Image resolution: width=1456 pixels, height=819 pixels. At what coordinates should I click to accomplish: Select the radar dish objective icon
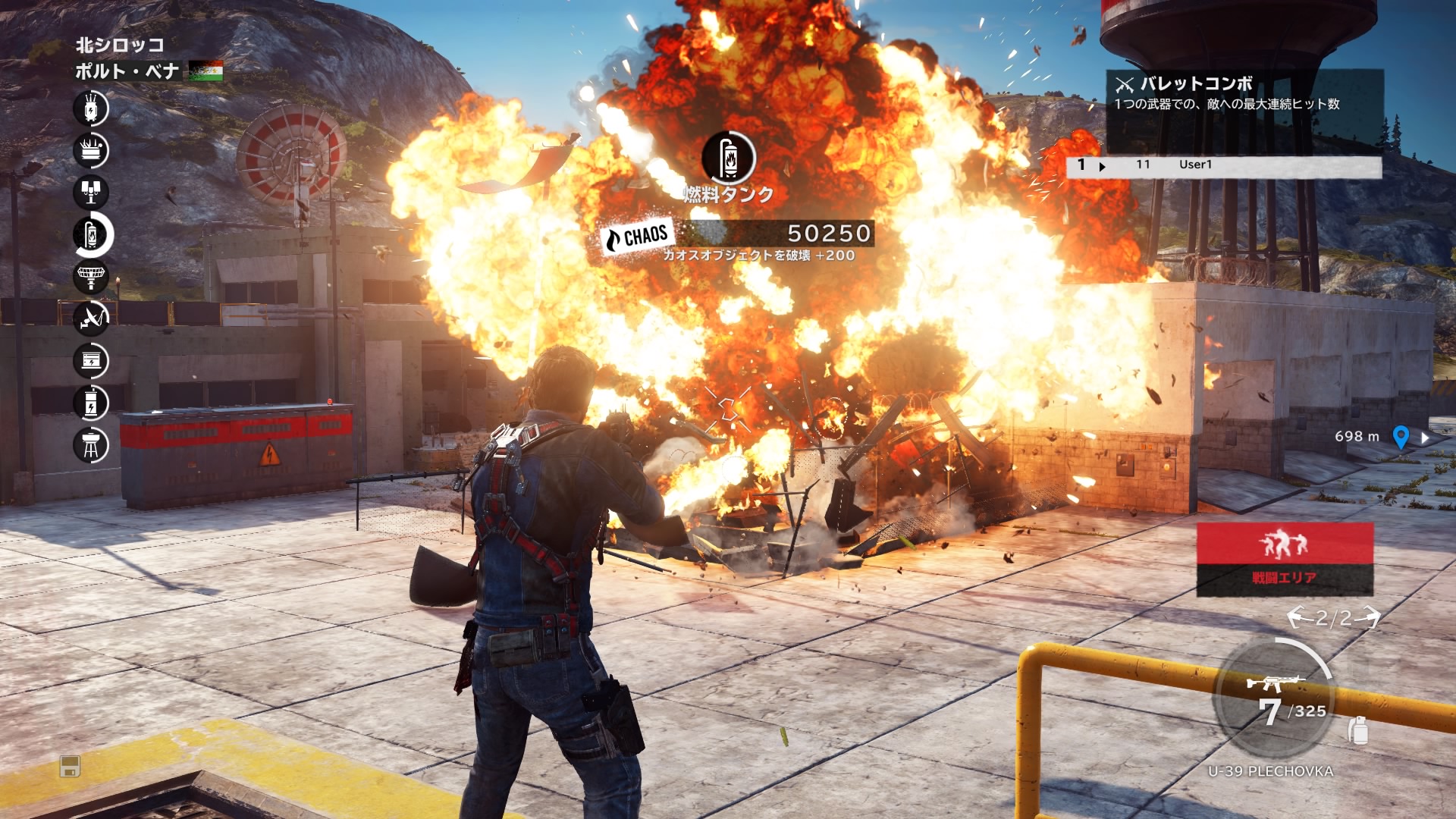click(91, 277)
